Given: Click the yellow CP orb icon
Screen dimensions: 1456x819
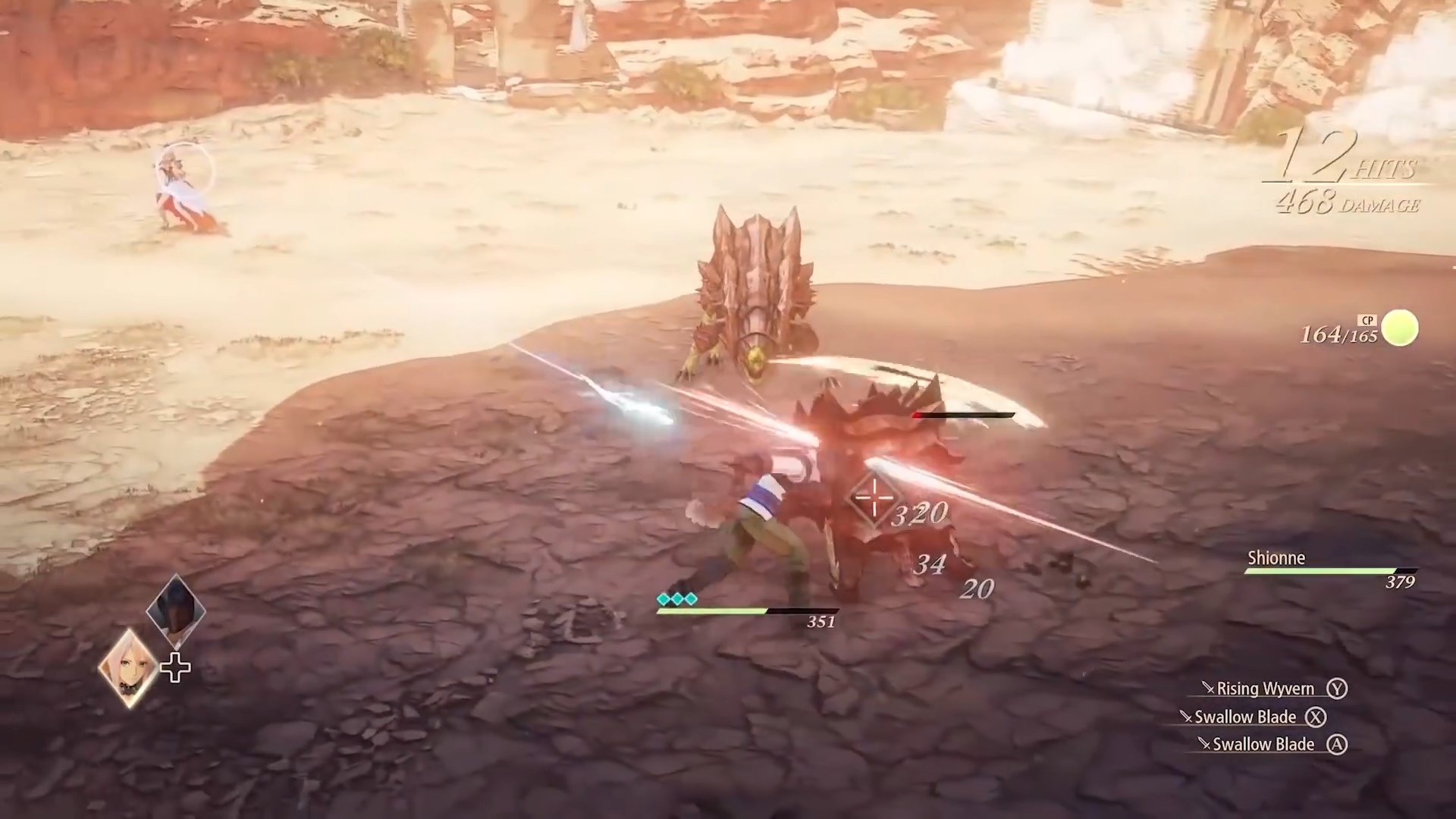Looking at the screenshot, I should click(x=1398, y=328).
